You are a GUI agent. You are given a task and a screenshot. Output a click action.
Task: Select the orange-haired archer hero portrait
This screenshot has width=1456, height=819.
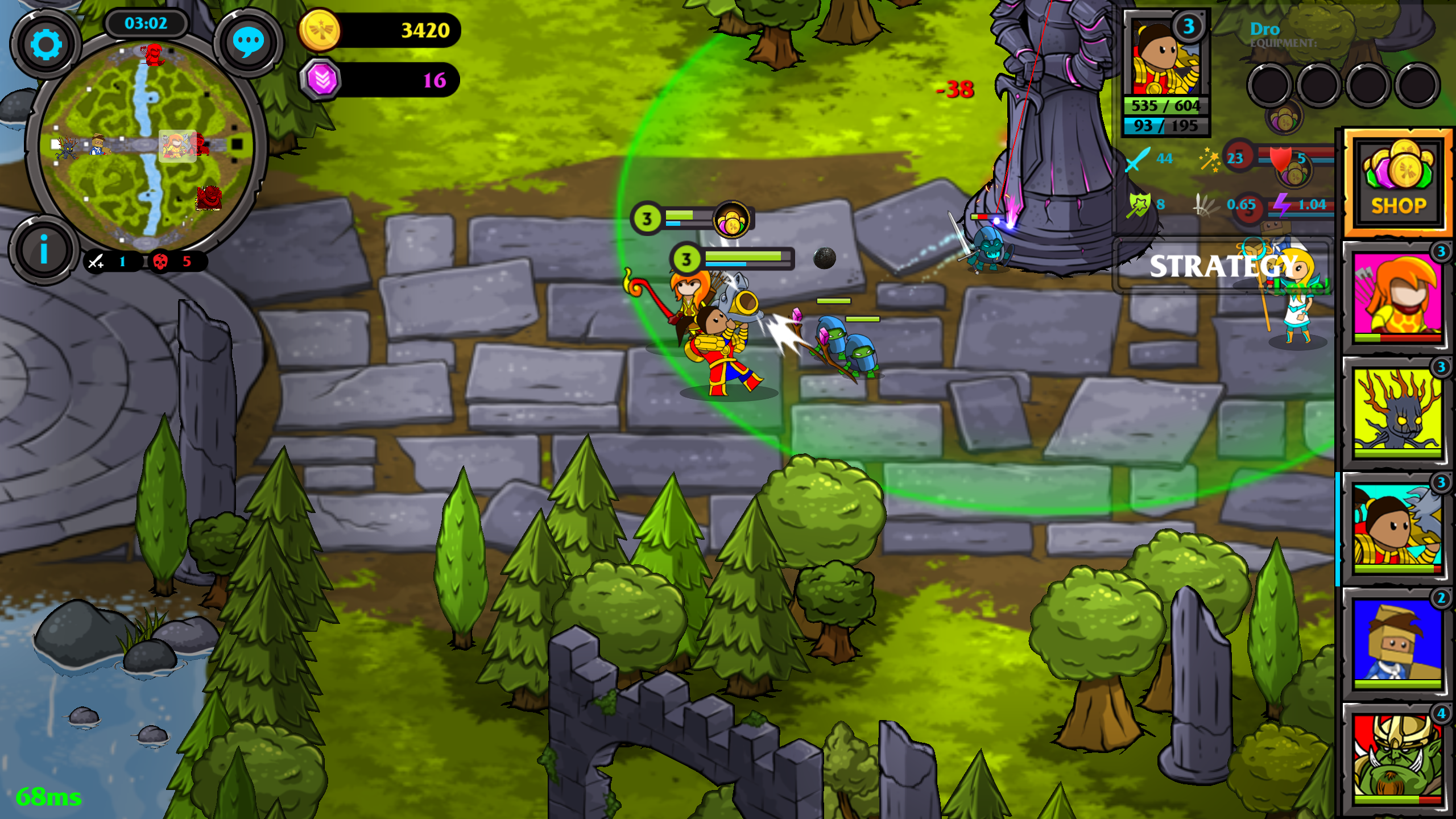[x=1397, y=296]
